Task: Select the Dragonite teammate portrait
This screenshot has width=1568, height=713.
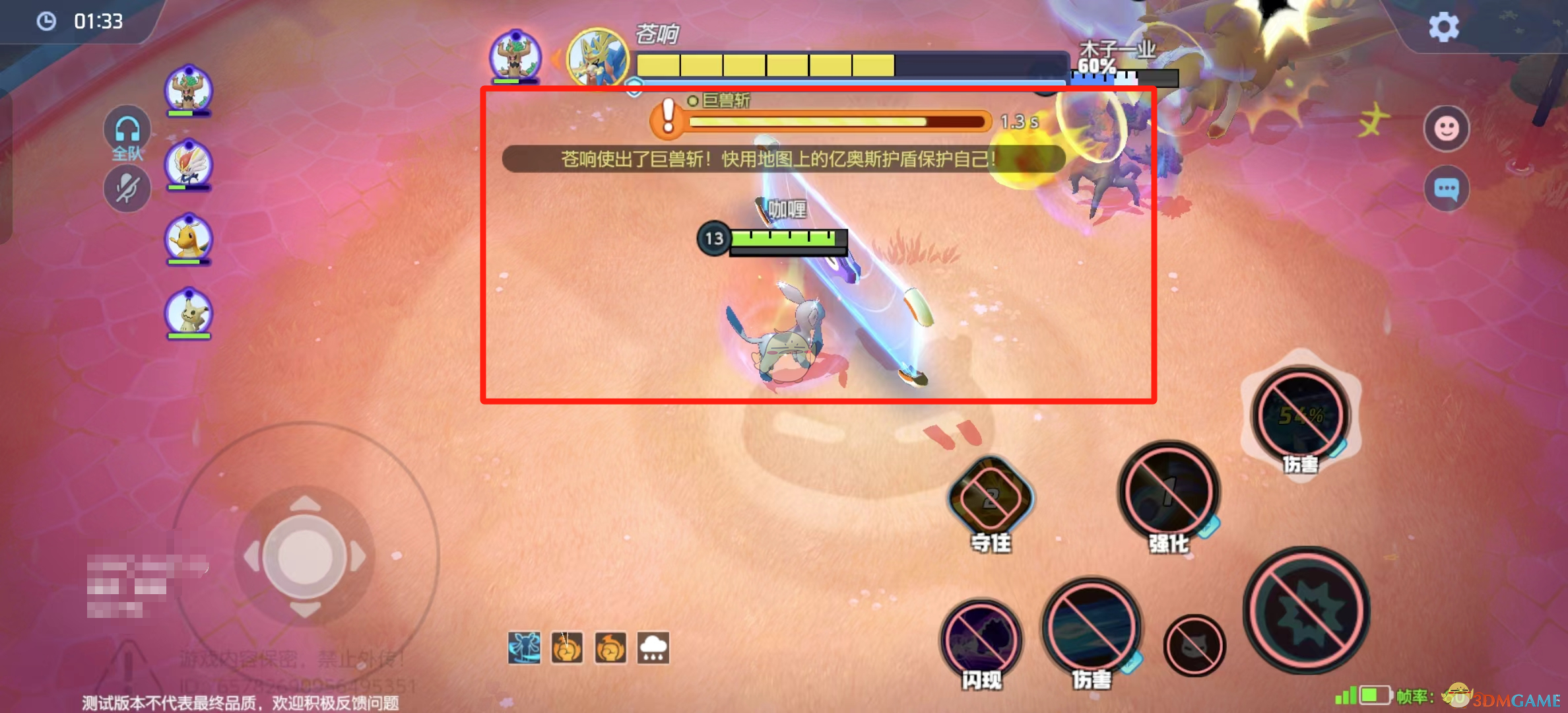Action: point(189,238)
